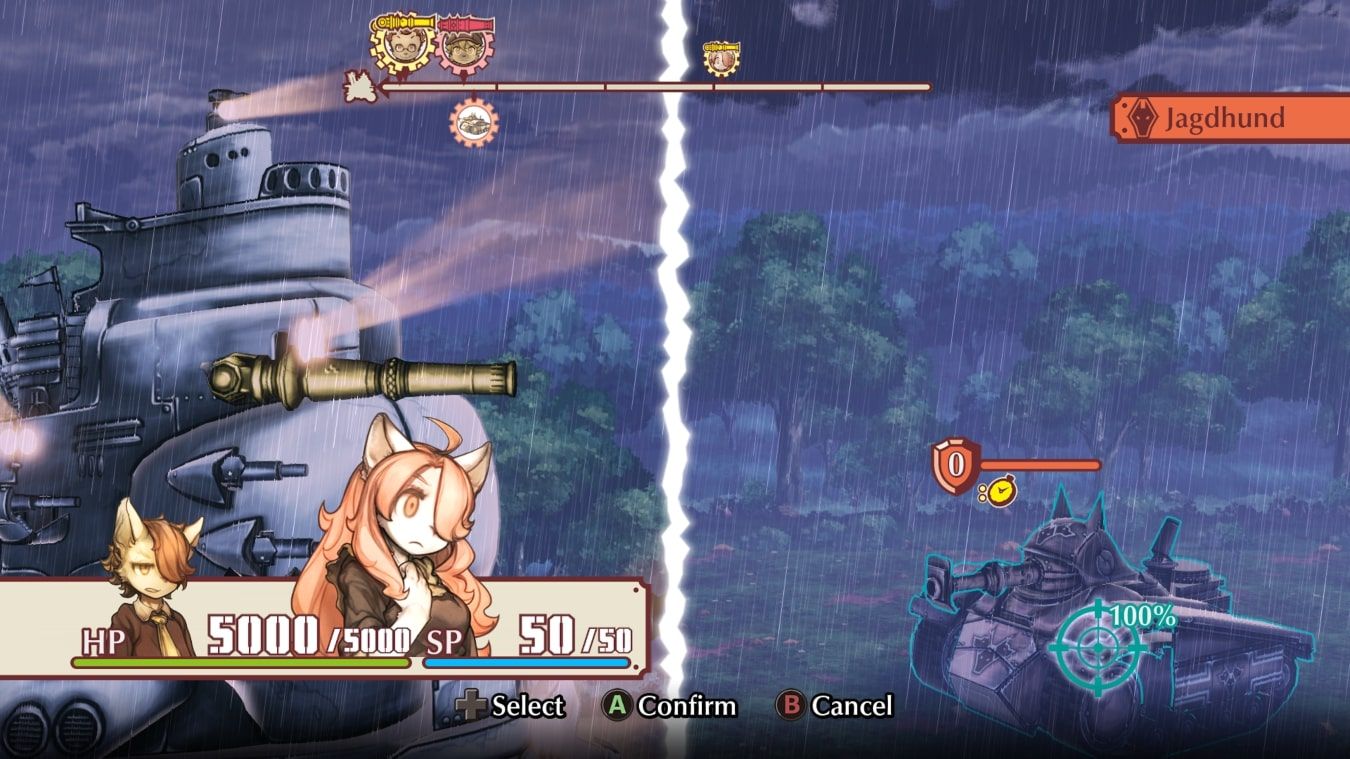
Task: Select the Jagdhund enemy name banner
Action: pyautogui.click(x=1232, y=119)
